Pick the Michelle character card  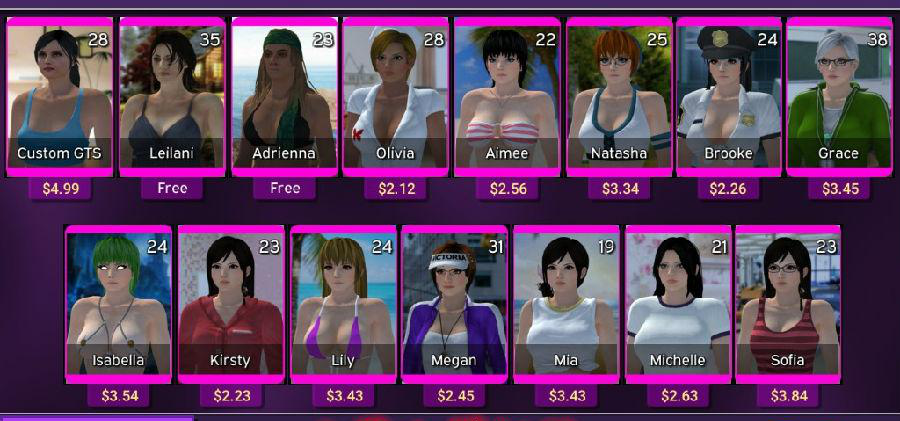(677, 304)
